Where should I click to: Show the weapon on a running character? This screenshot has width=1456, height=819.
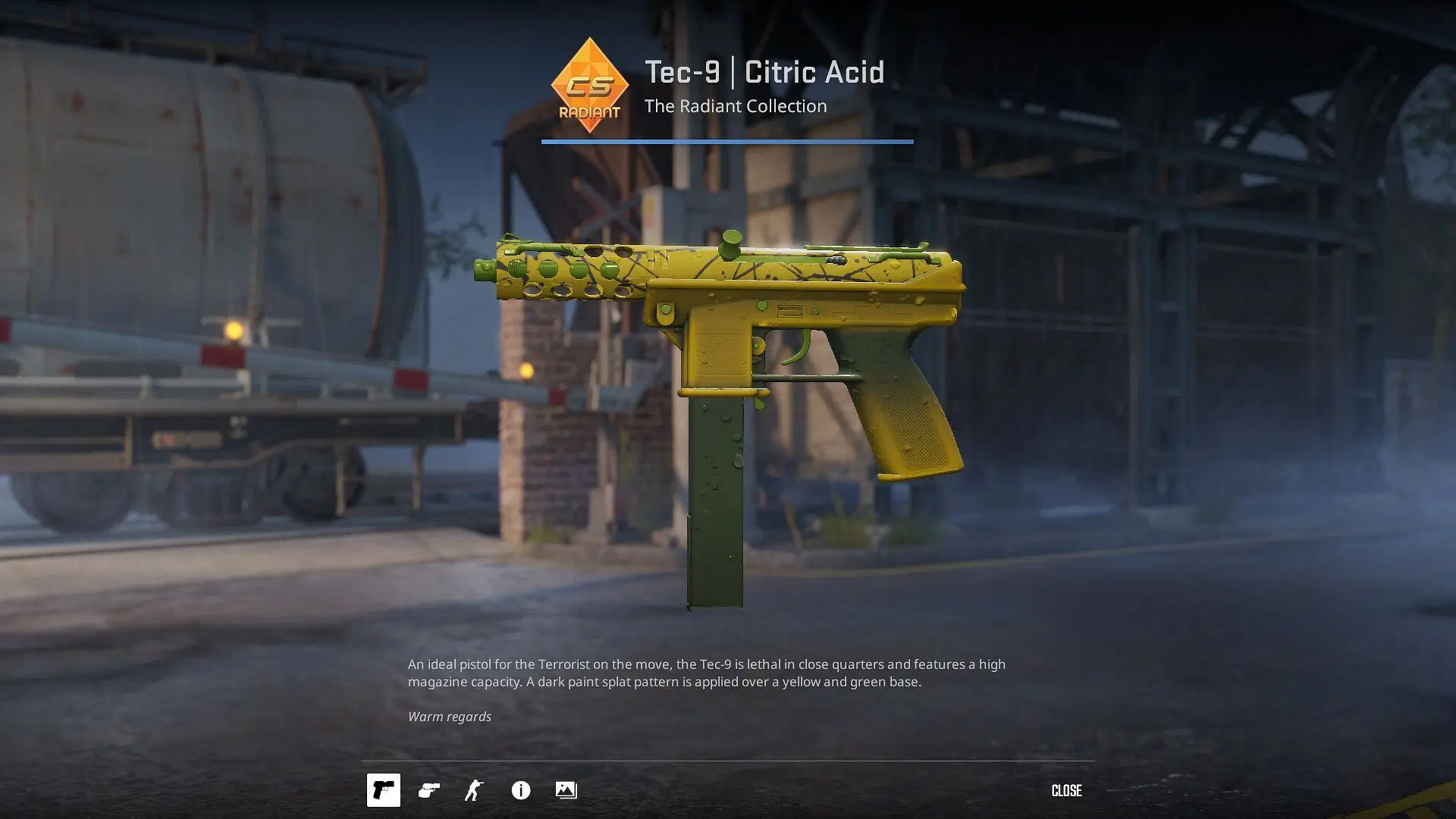tap(474, 790)
